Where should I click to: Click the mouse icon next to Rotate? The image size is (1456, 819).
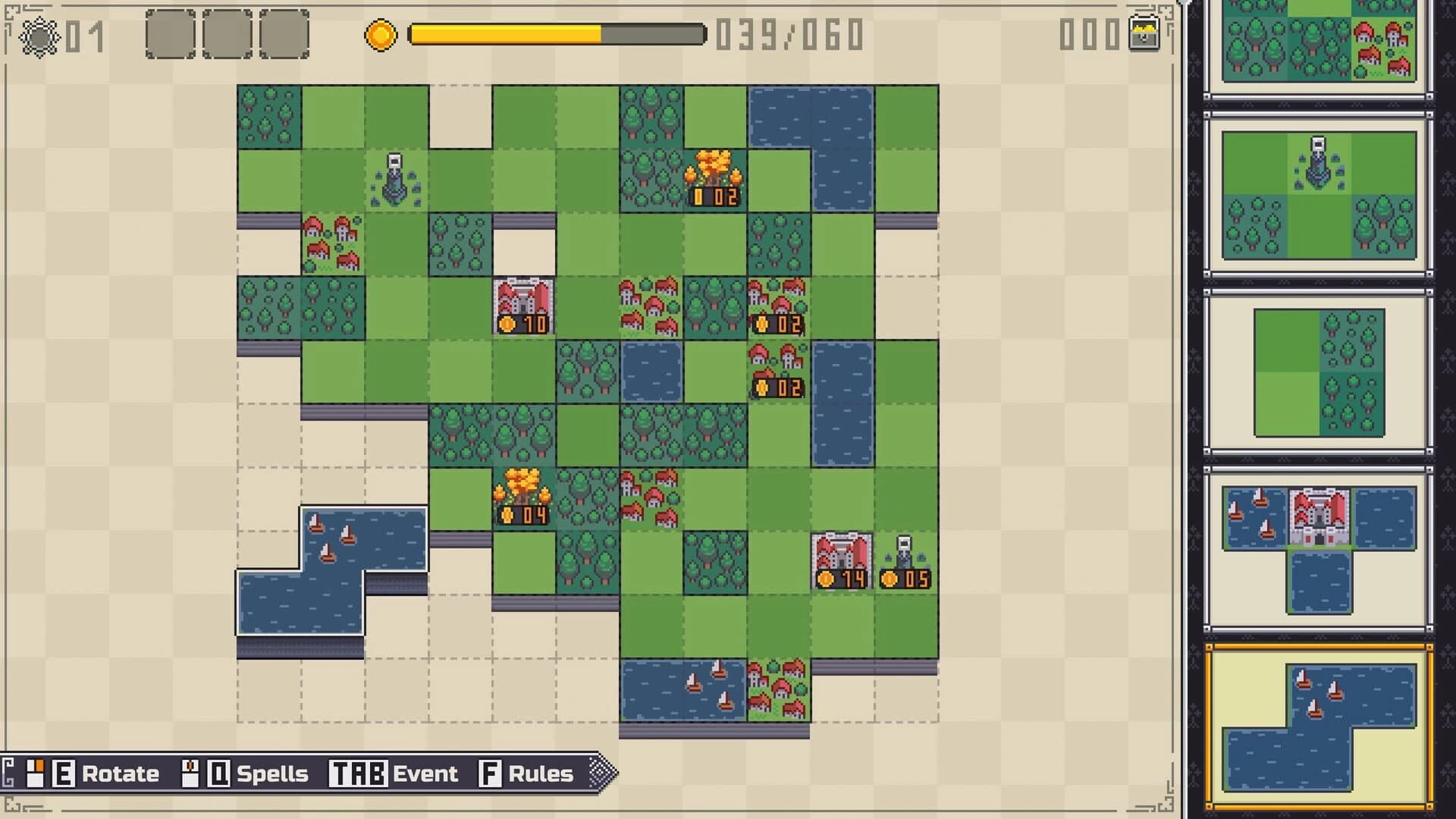[36, 773]
